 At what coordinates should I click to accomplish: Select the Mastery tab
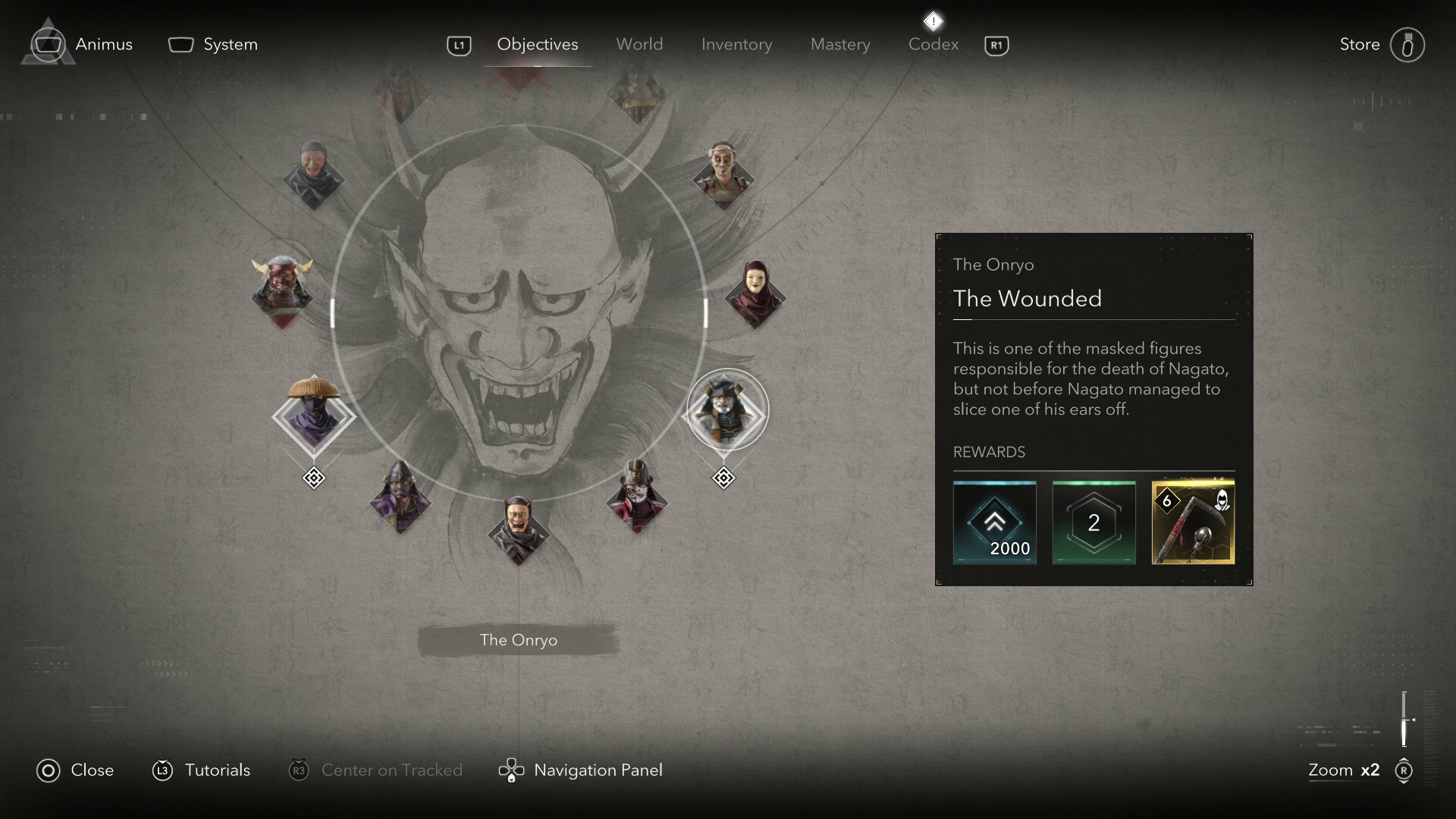click(840, 45)
